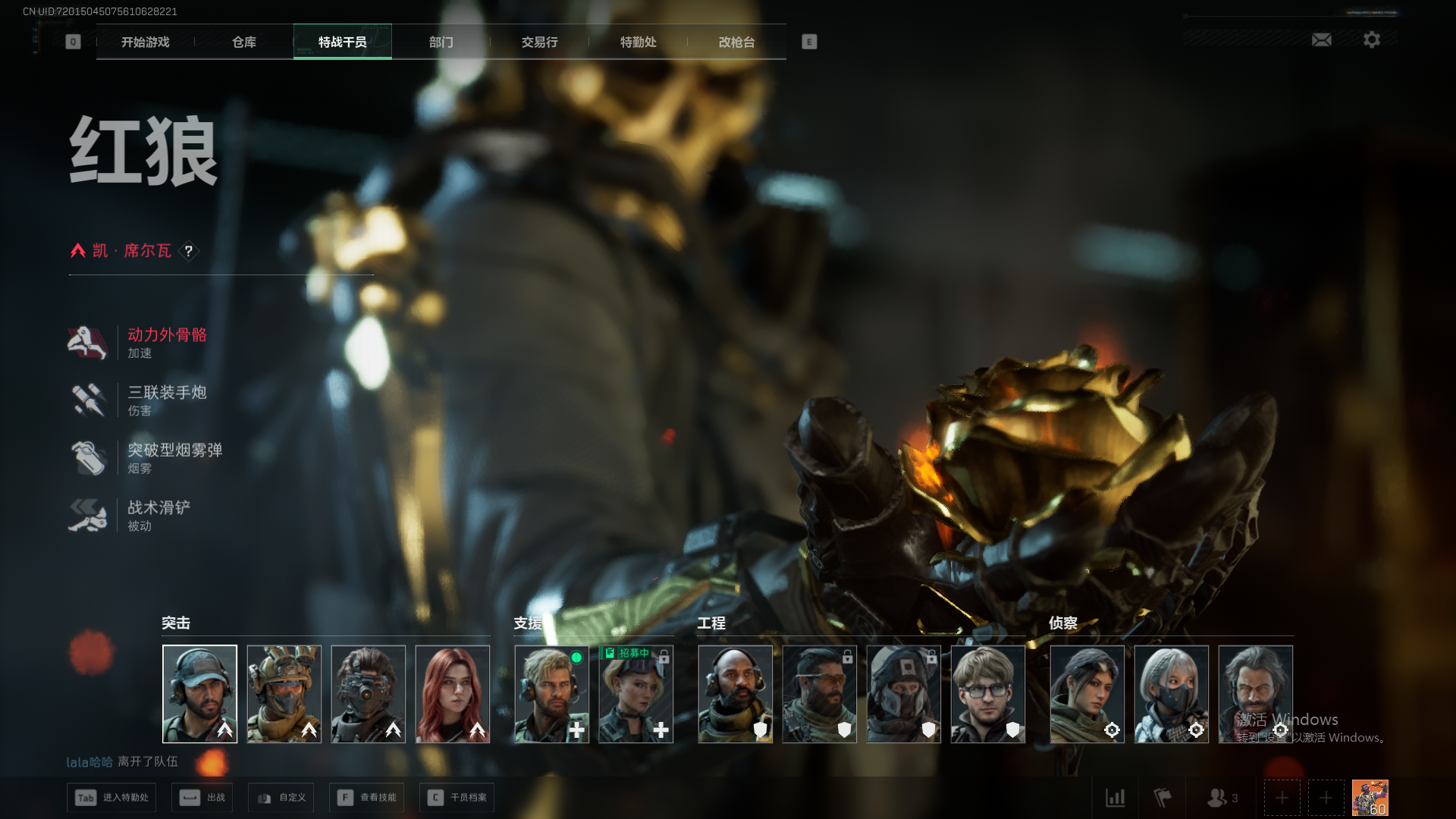The height and width of the screenshot is (819, 1456).
Task: Switch to the 改枪台 tab
Action: tap(736, 42)
